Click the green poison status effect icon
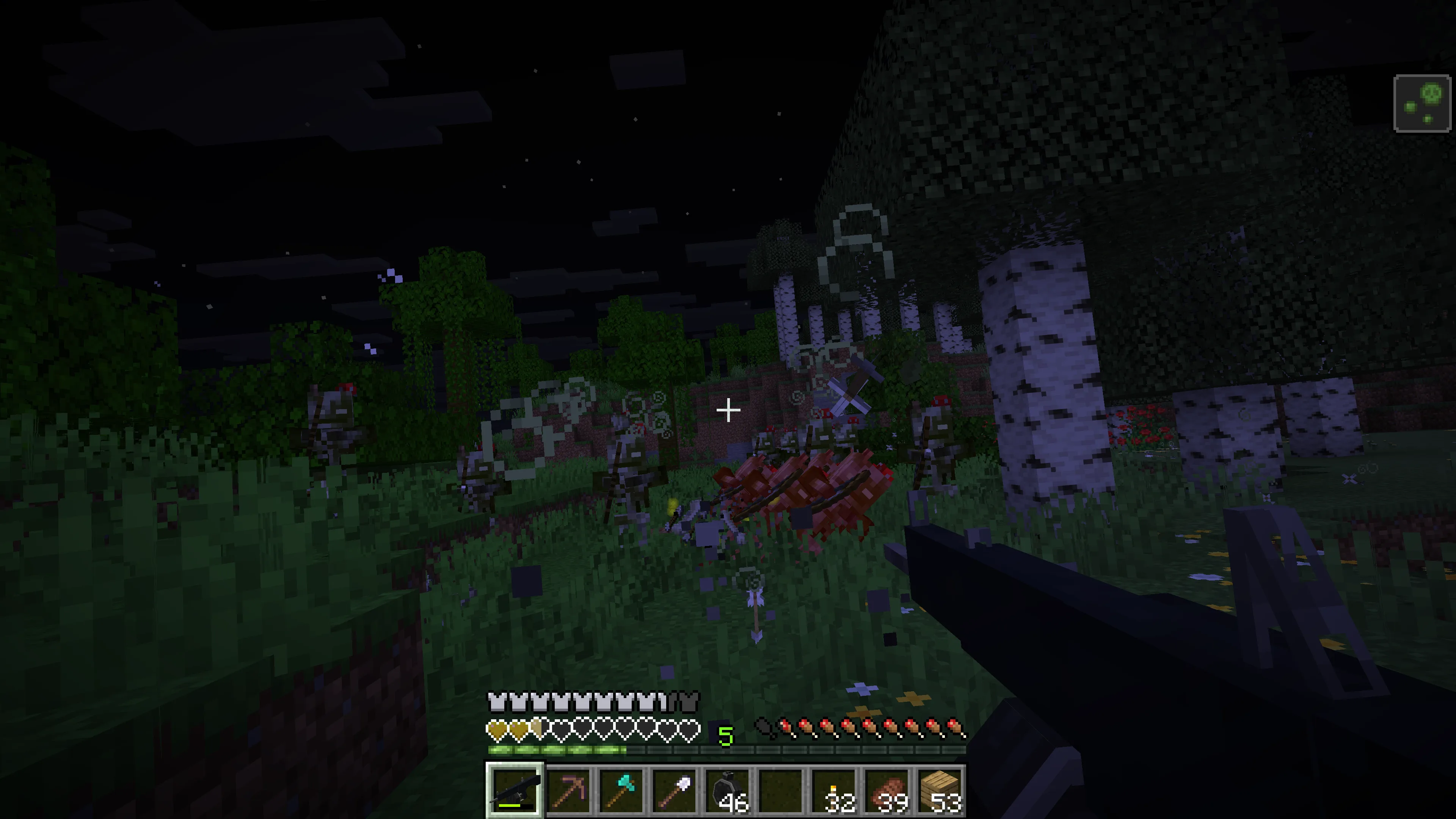 point(1422,104)
